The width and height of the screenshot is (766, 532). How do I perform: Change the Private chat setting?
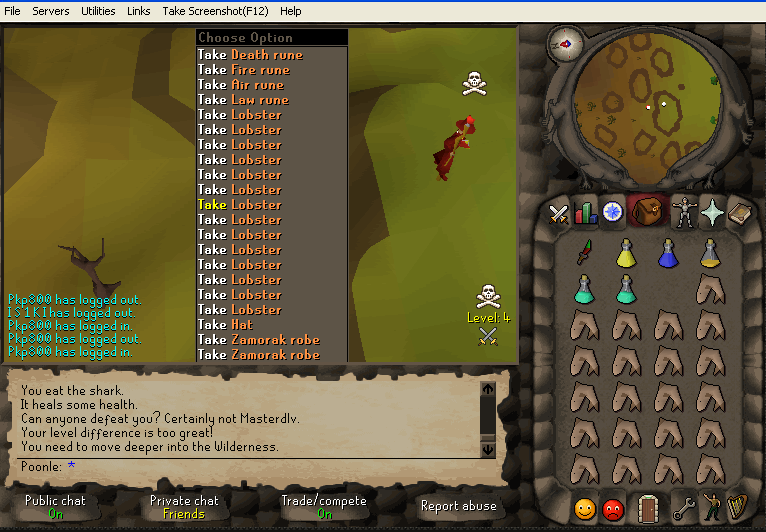click(x=184, y=506)
